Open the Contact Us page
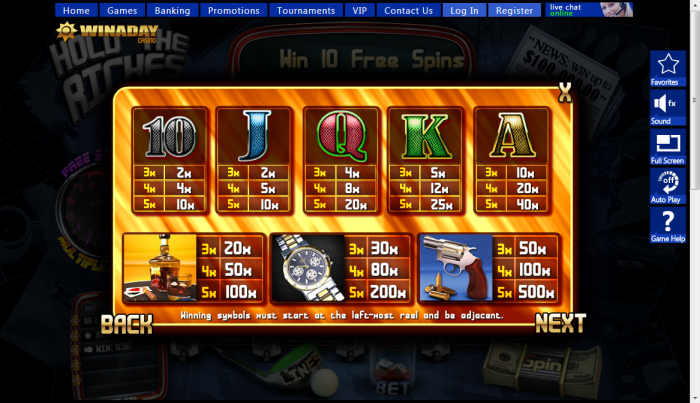 (x=408, y=11)
